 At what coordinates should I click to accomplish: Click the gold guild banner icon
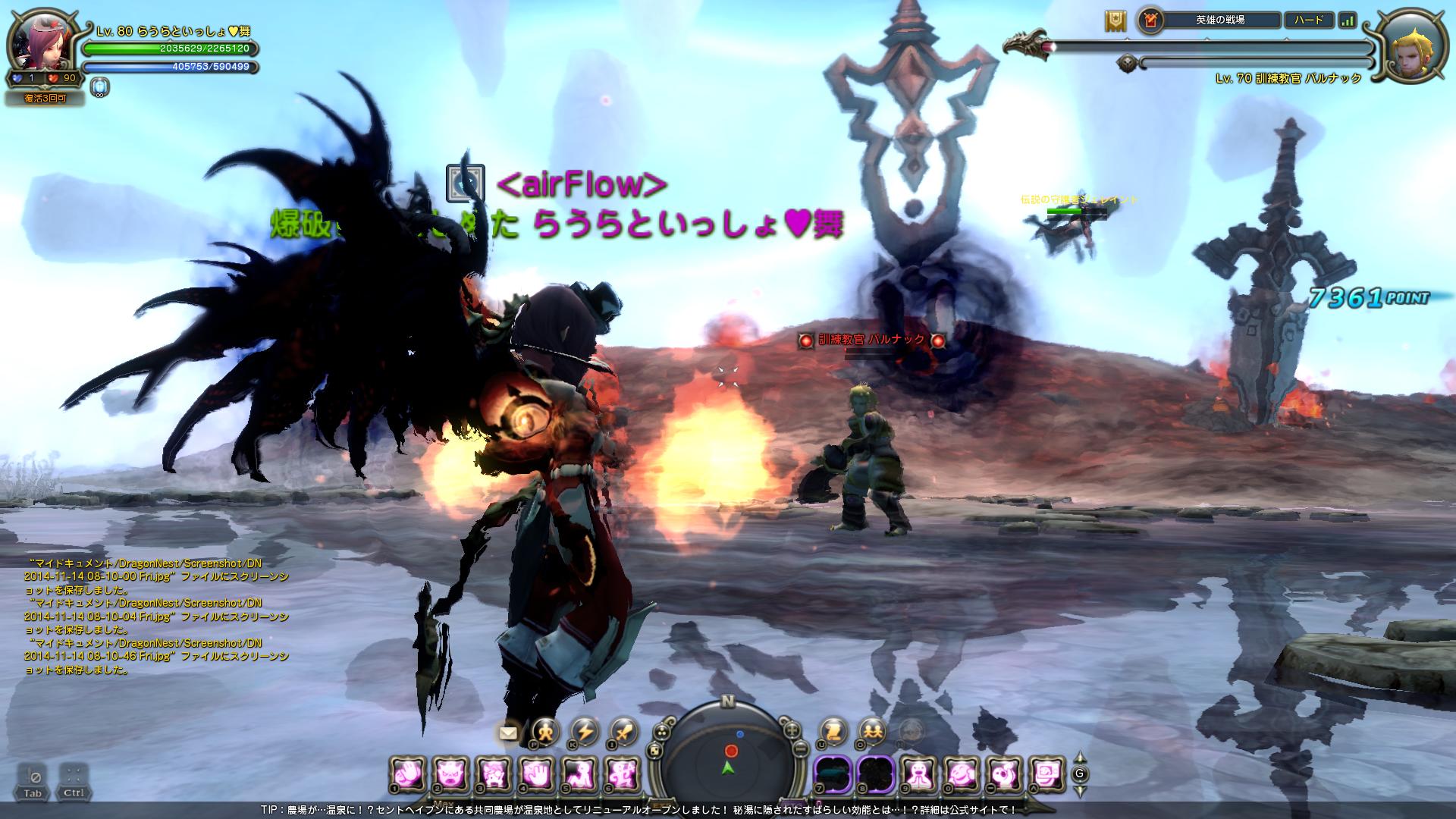1115,21
